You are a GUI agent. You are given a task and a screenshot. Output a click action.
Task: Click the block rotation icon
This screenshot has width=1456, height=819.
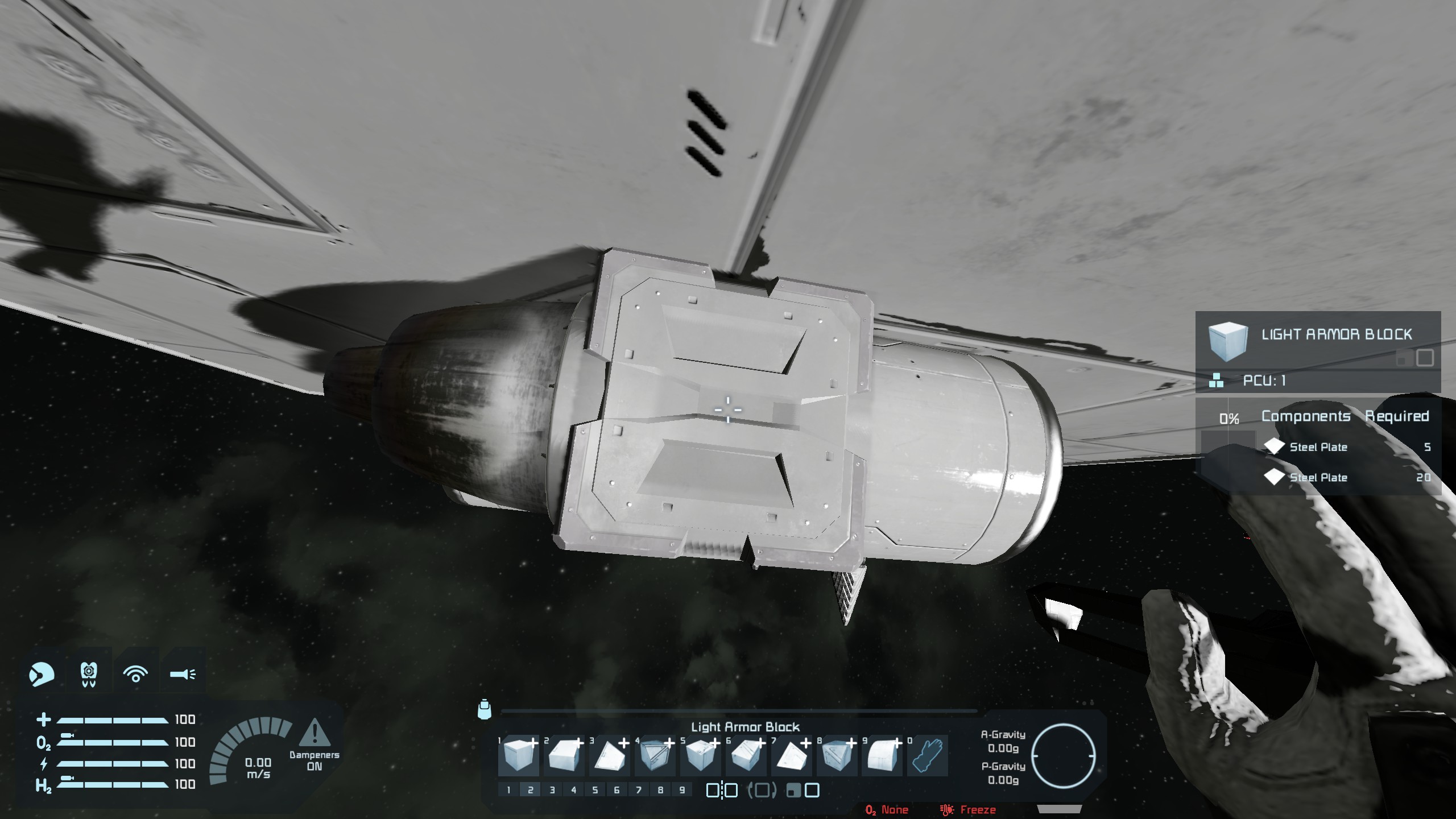762,790
